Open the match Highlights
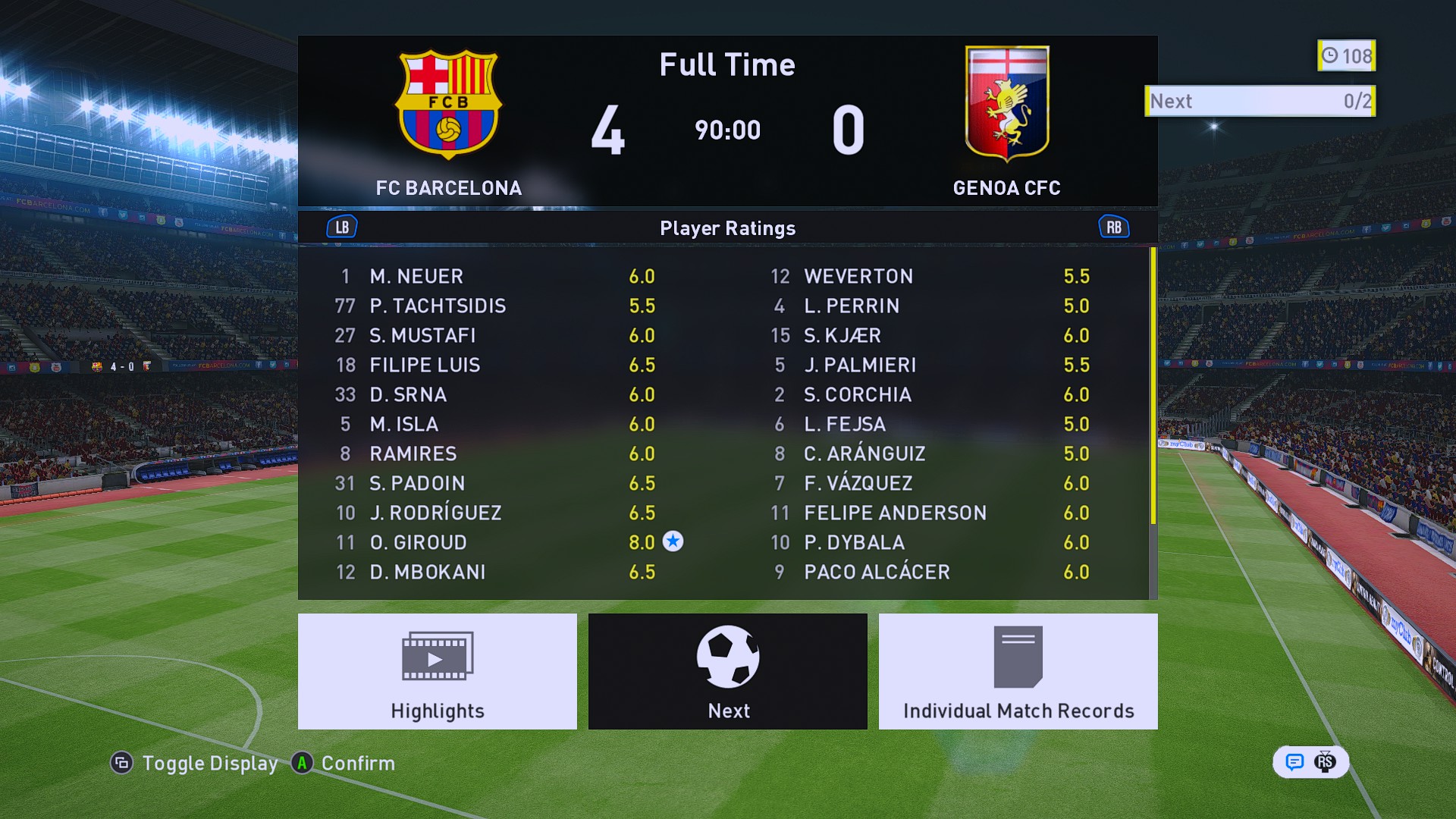Image resolution: width=1456 pixels, height=819 pixels. [437, 671]
